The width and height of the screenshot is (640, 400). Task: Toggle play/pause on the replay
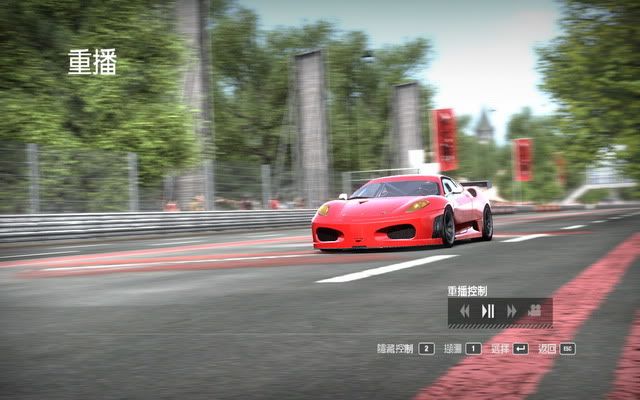pos(488,311)
